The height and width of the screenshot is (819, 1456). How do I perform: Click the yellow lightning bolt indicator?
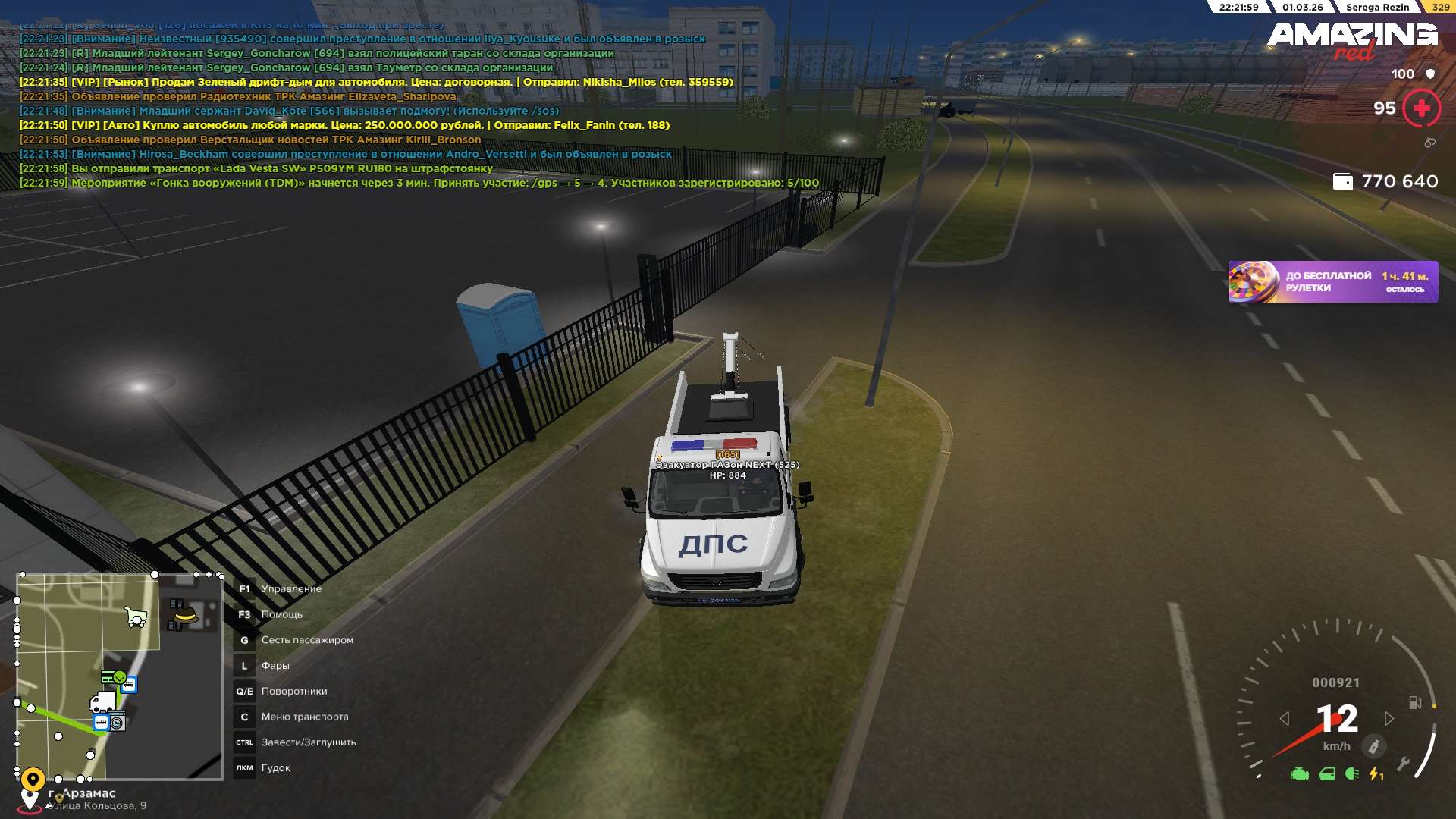1376,774
